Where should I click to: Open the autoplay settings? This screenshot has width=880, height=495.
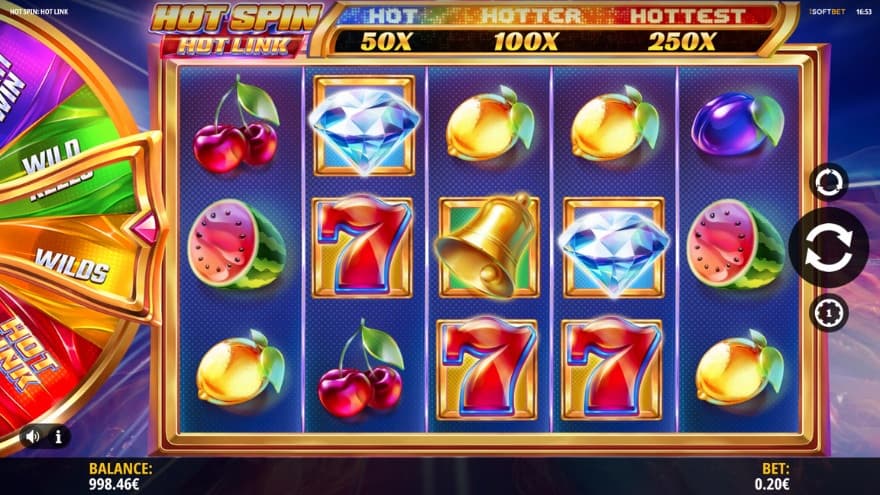point(829,182)
